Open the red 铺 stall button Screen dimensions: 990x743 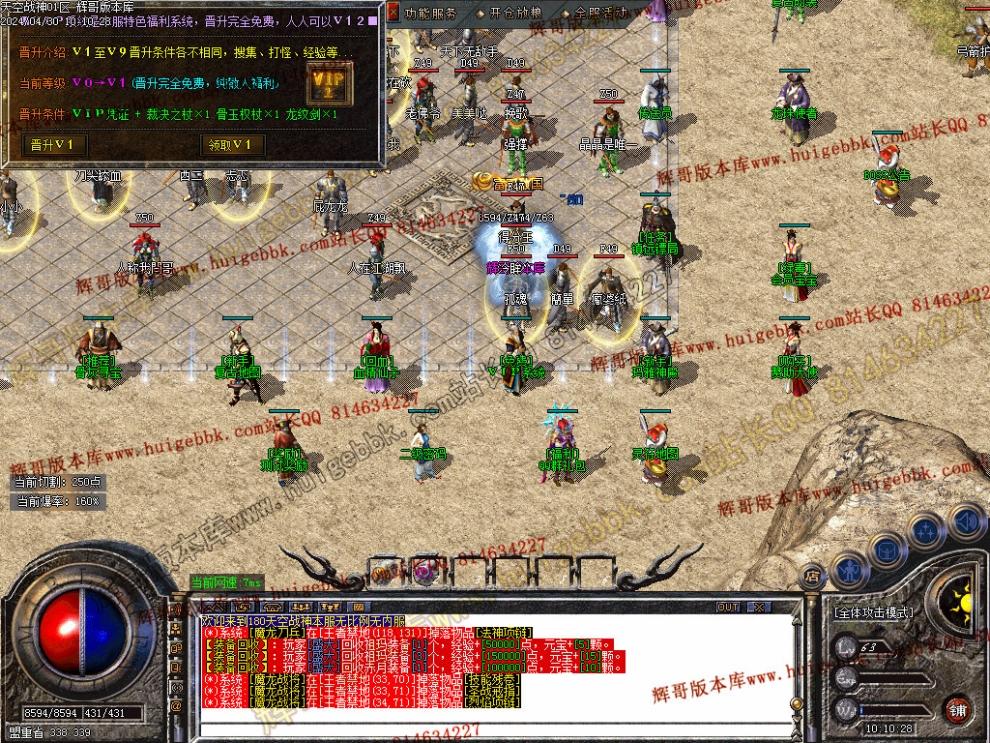(x=958, y=708)
